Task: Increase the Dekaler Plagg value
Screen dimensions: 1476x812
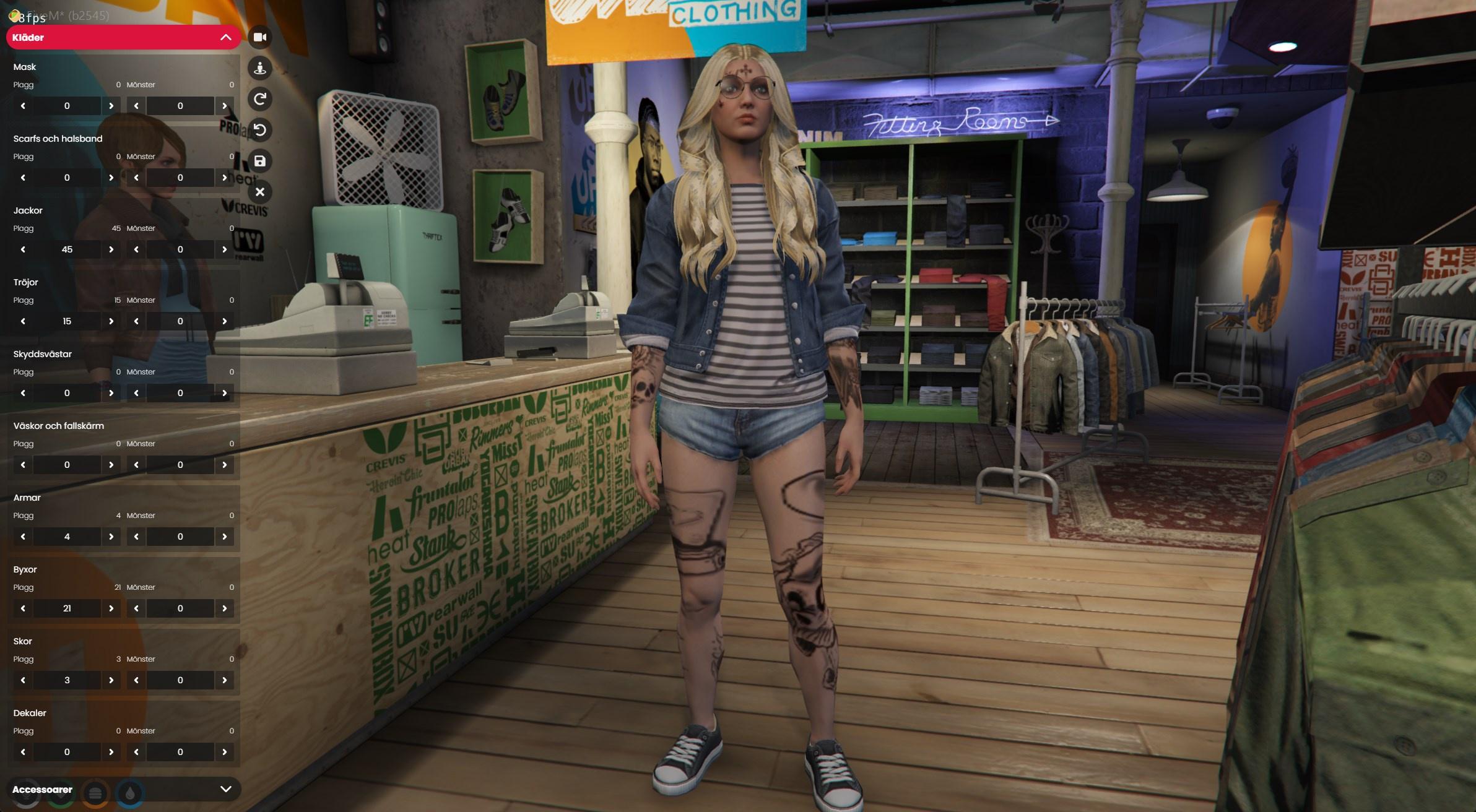Action: point(111,752)
